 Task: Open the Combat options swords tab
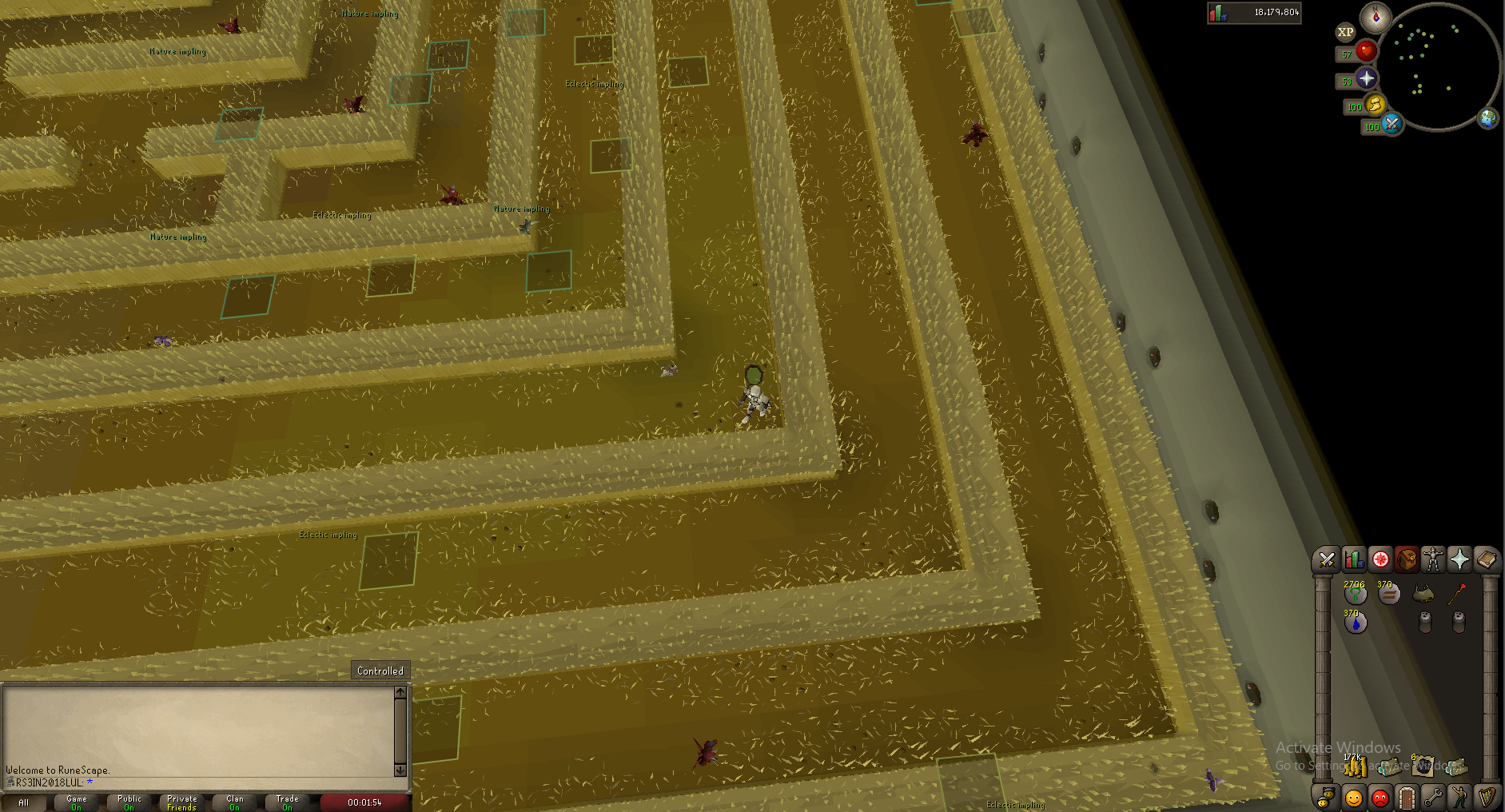(1326, 559)
